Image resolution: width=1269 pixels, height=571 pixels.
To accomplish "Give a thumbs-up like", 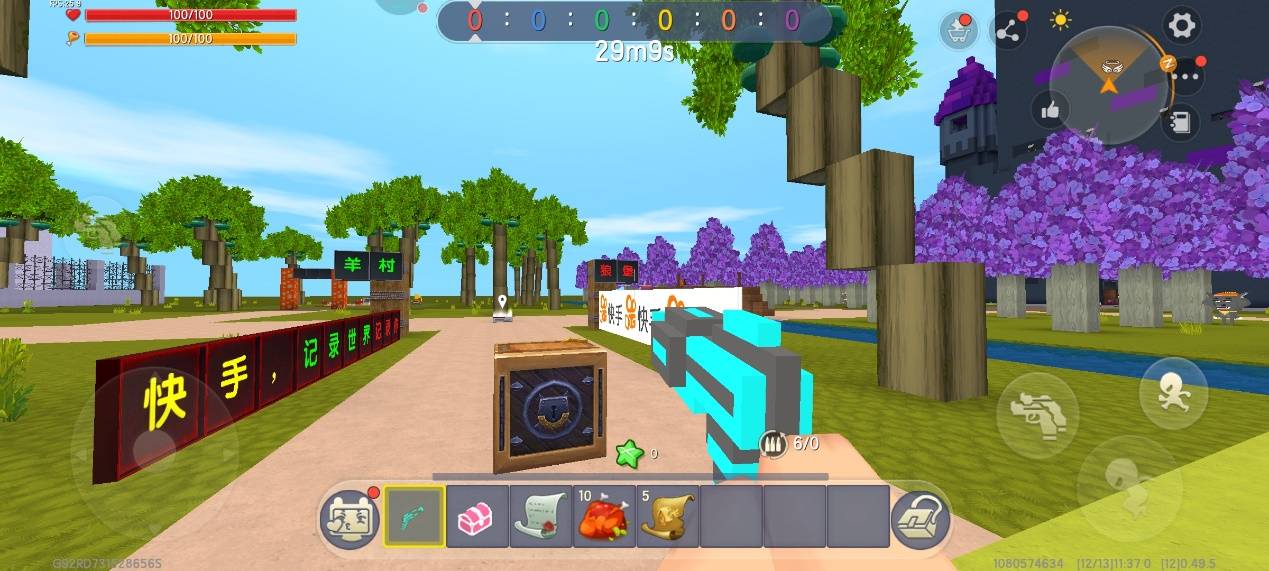I will coord(1050,111).
